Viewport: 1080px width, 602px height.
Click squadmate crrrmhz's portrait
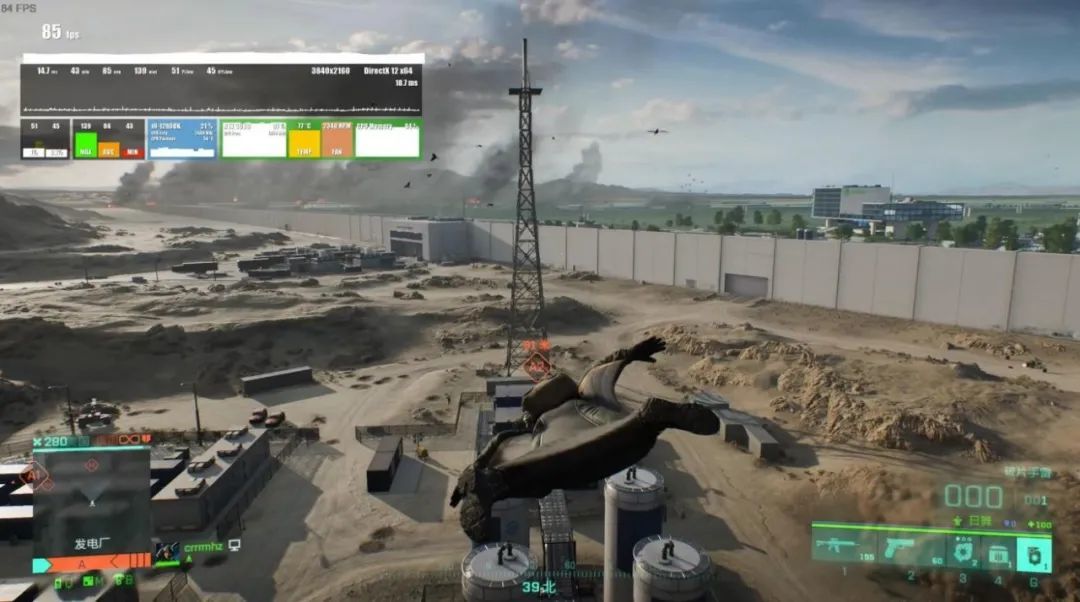(x=167, y=551)
